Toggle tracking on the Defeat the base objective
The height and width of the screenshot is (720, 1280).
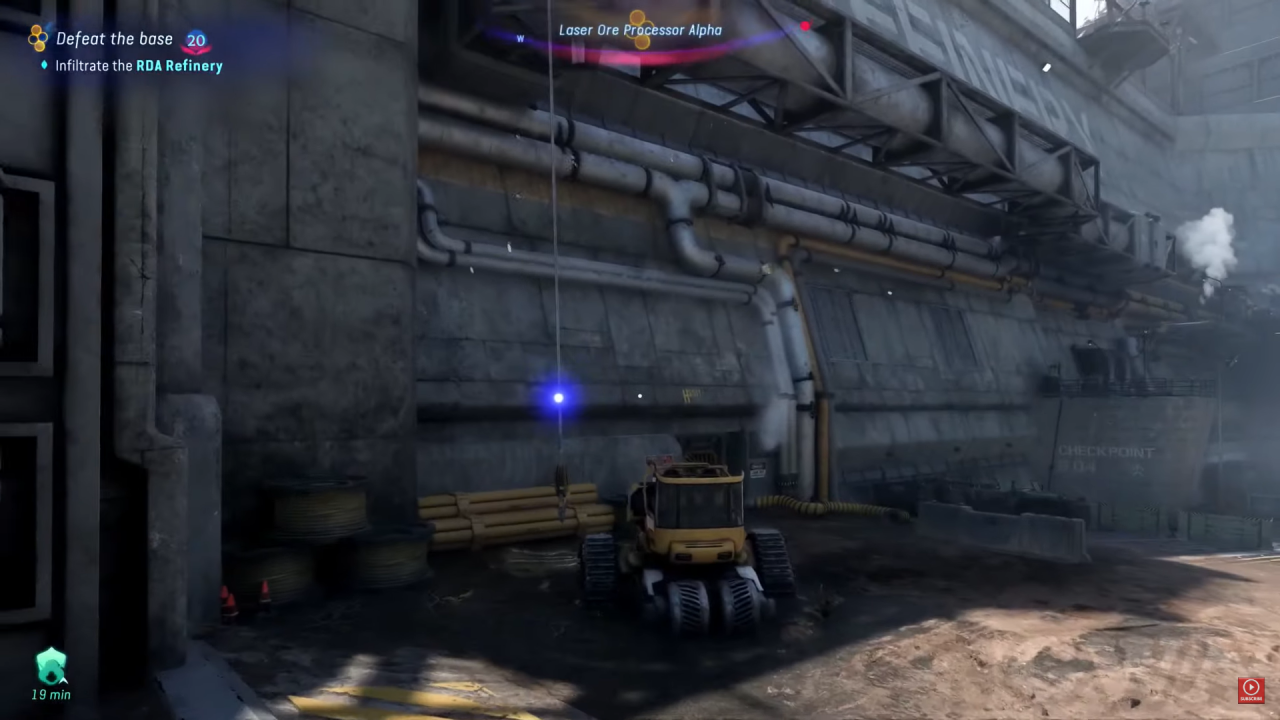click(114, 38)
